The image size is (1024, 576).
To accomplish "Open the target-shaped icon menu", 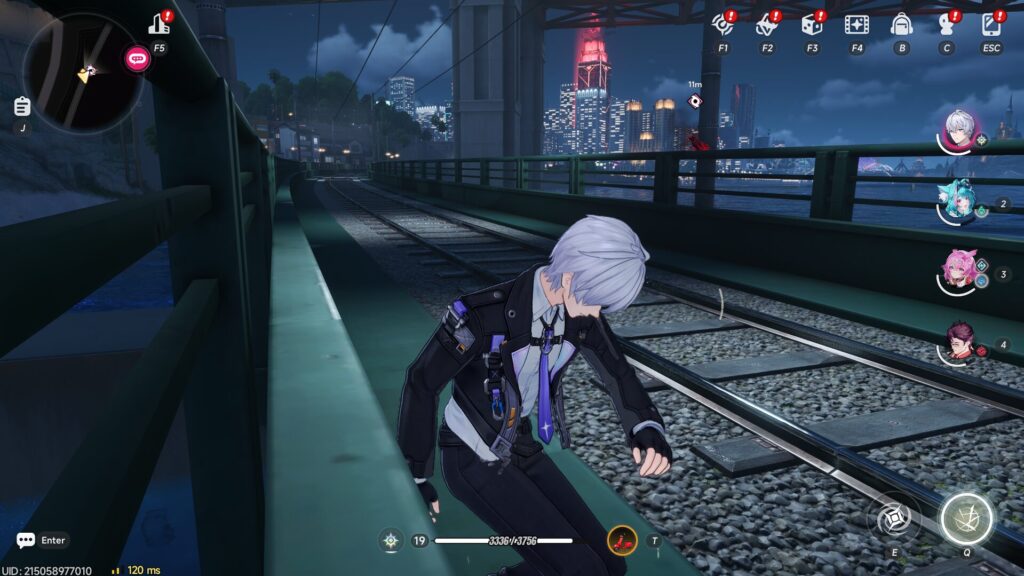I will 722,24.
